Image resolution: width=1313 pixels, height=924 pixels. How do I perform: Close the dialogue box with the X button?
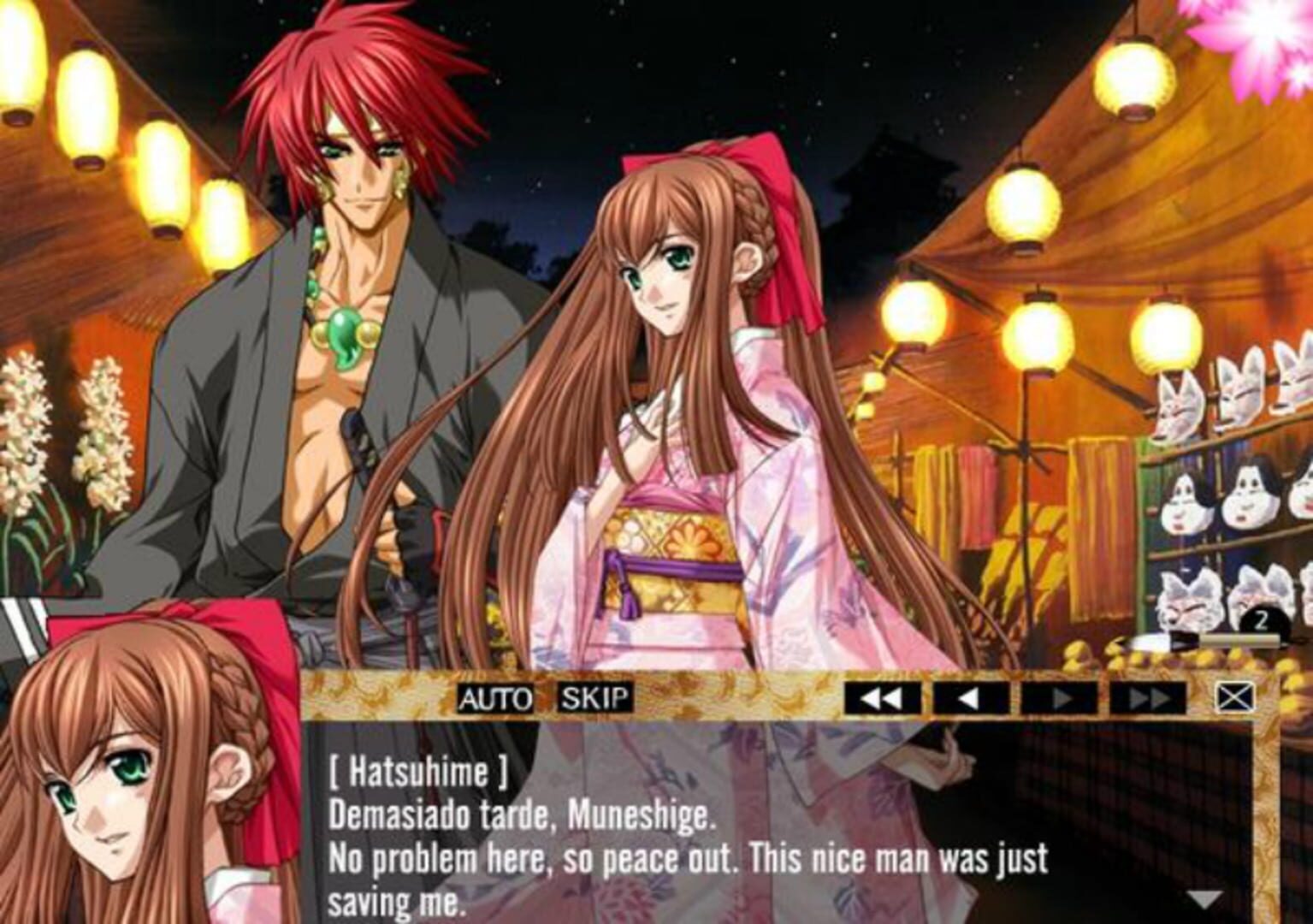click(1234, 698)
